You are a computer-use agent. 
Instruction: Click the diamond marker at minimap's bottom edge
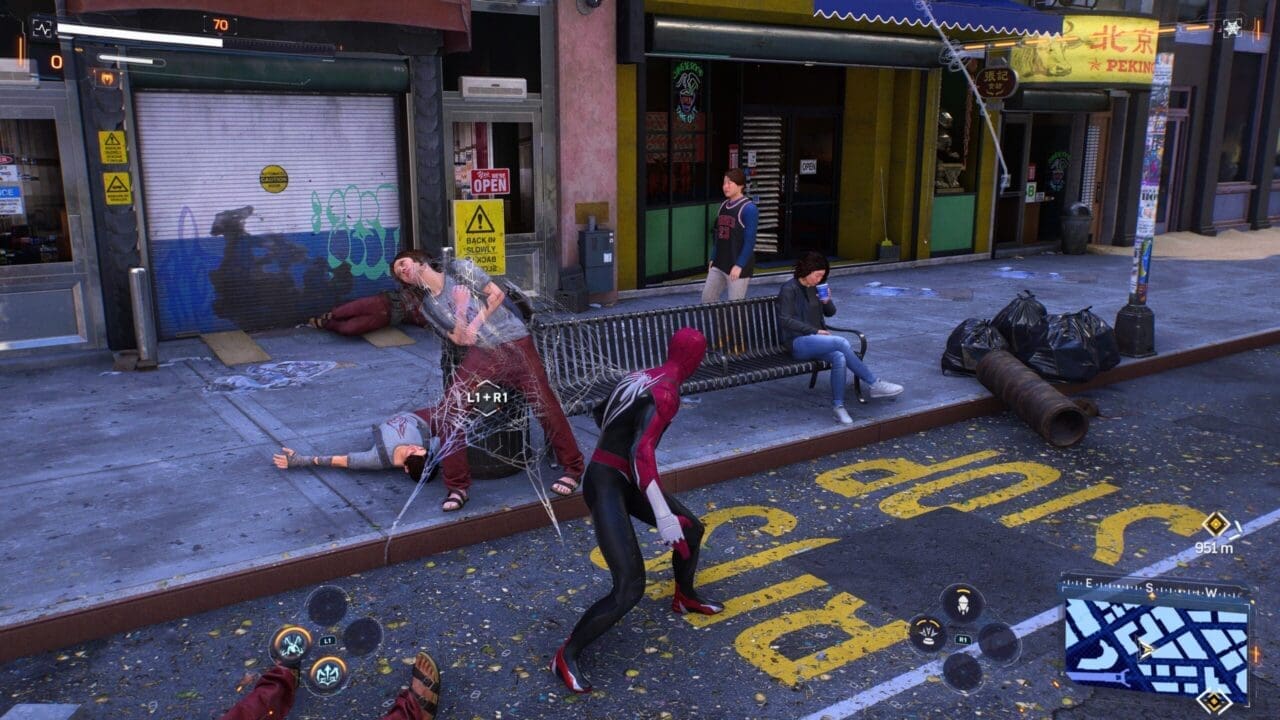(x=1214, y=701)
